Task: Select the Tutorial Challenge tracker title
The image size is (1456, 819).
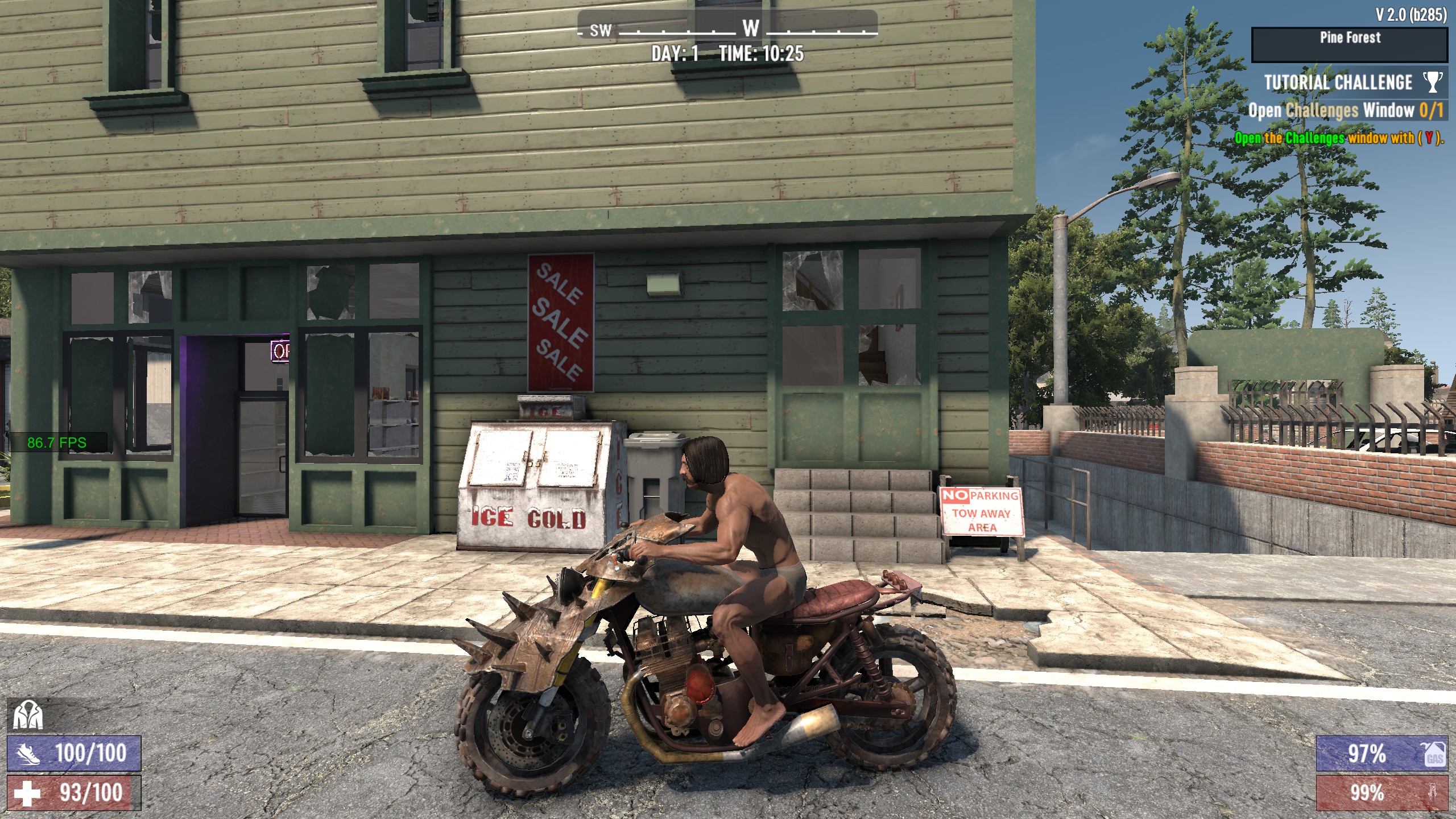Action: [1338, 82]
